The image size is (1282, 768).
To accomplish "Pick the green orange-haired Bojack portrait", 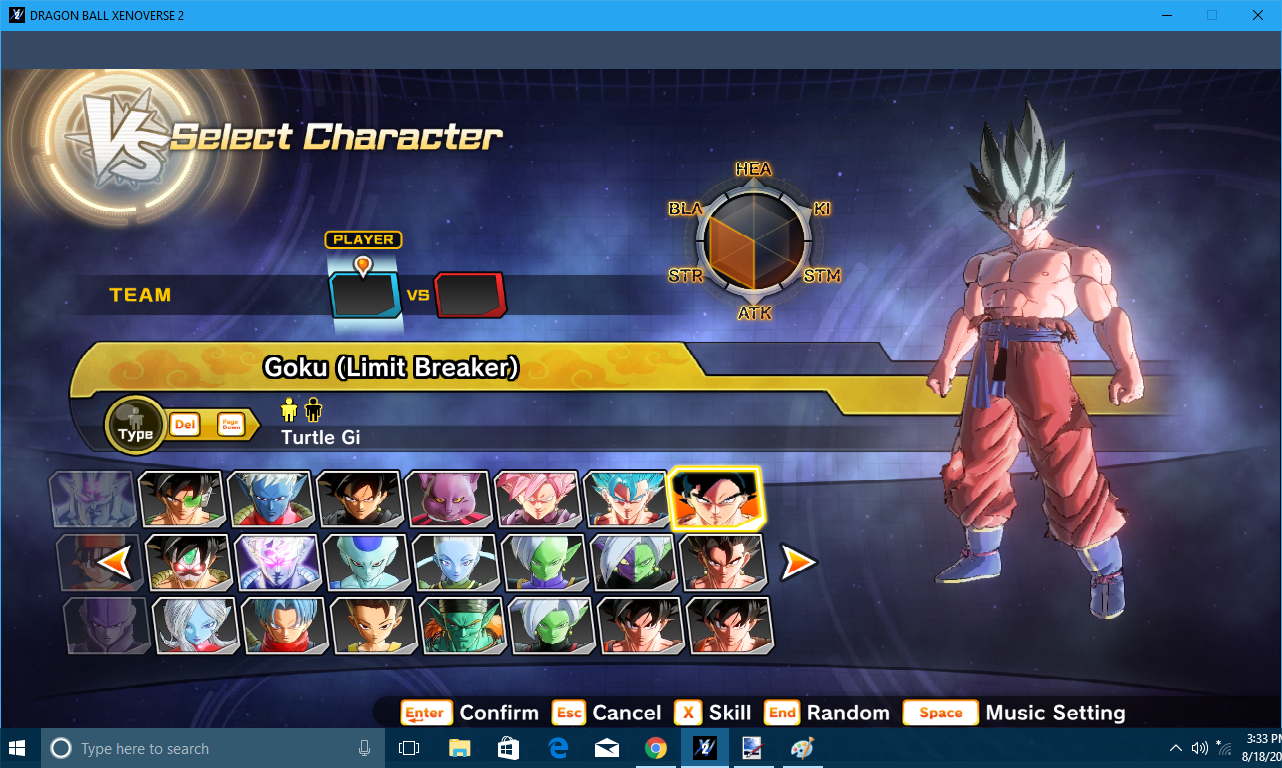I will pyautogui.click(x=462, y=625).
